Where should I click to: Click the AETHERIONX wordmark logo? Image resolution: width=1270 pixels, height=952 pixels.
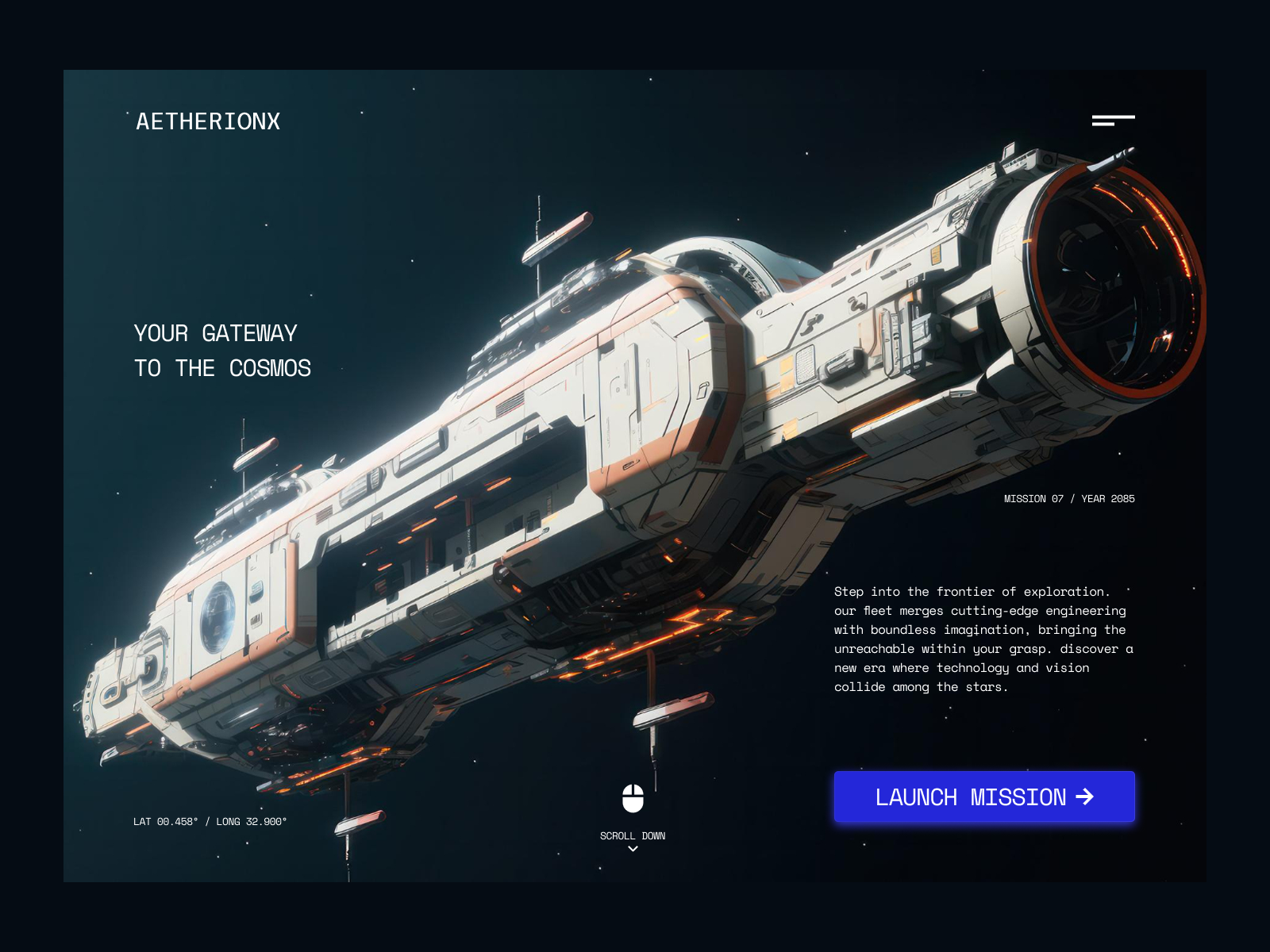click(208, 121)
